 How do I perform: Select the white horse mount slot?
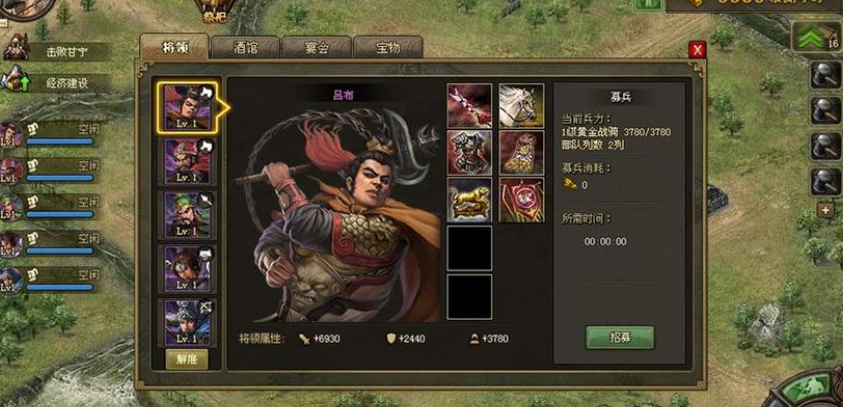click(521, 105)
